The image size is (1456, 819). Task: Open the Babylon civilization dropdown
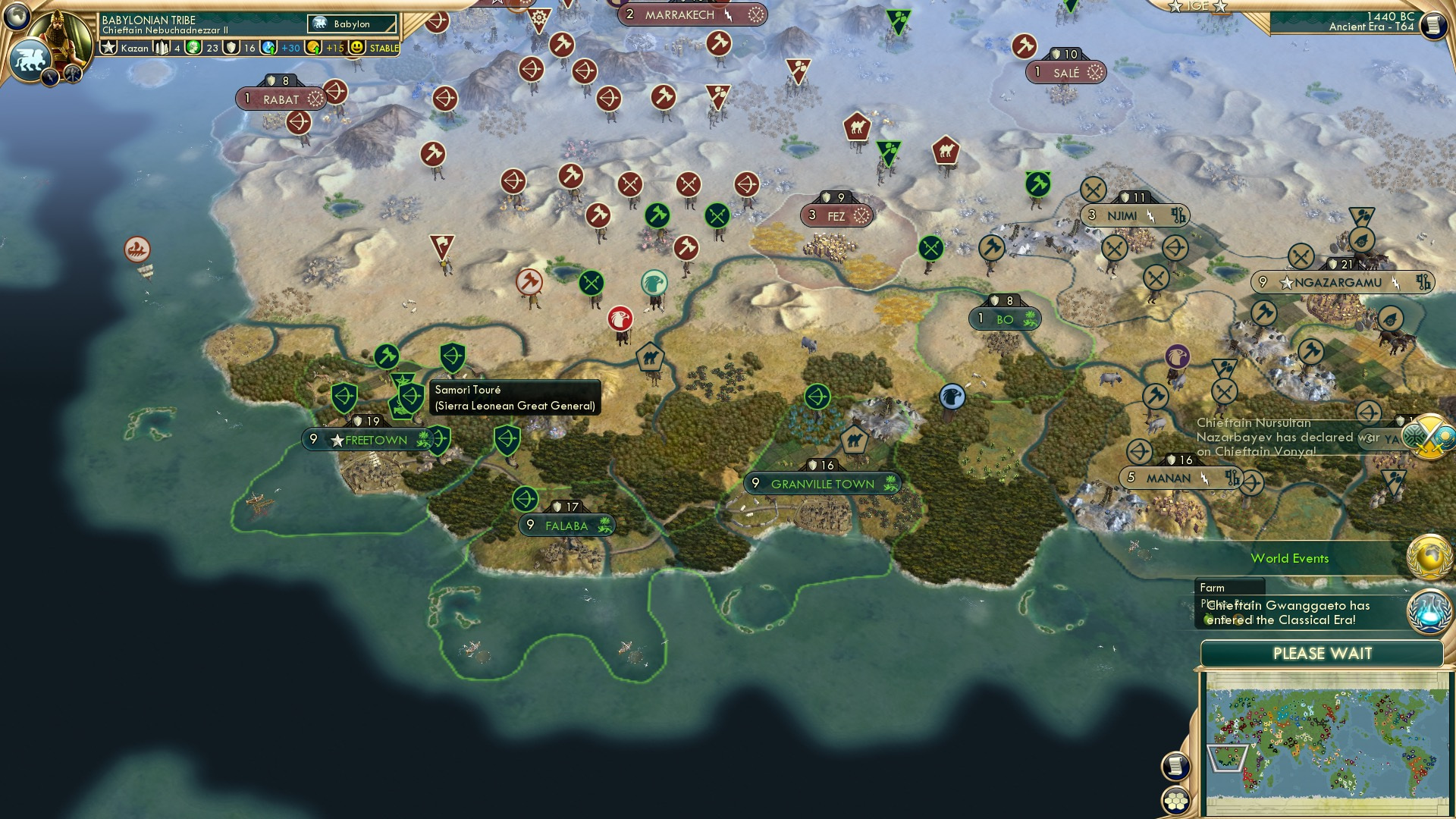[353, 24]
